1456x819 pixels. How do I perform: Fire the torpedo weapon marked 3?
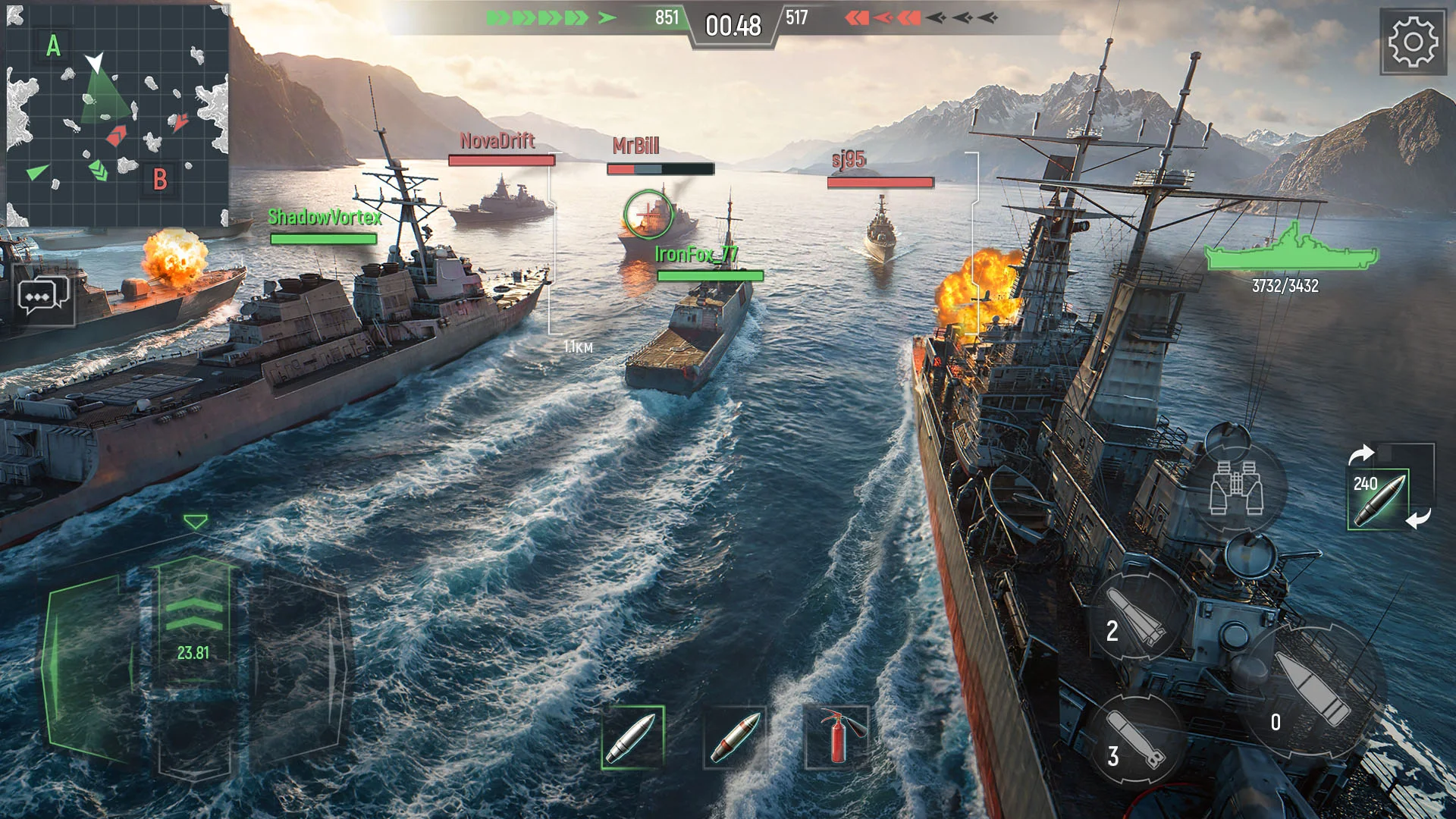click(1134, 739)
